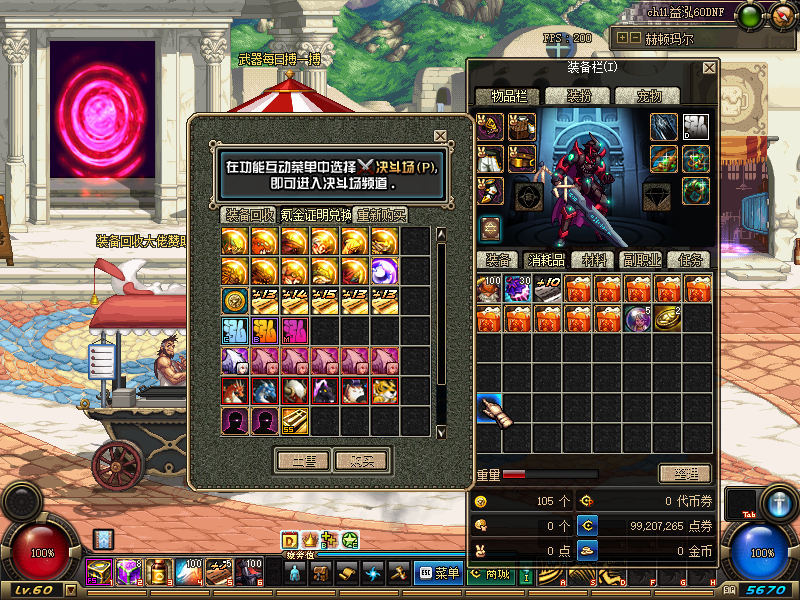Select the blue dragon pet icon
The height and width of the screenshot is (600, 800).
click(265, 391)
